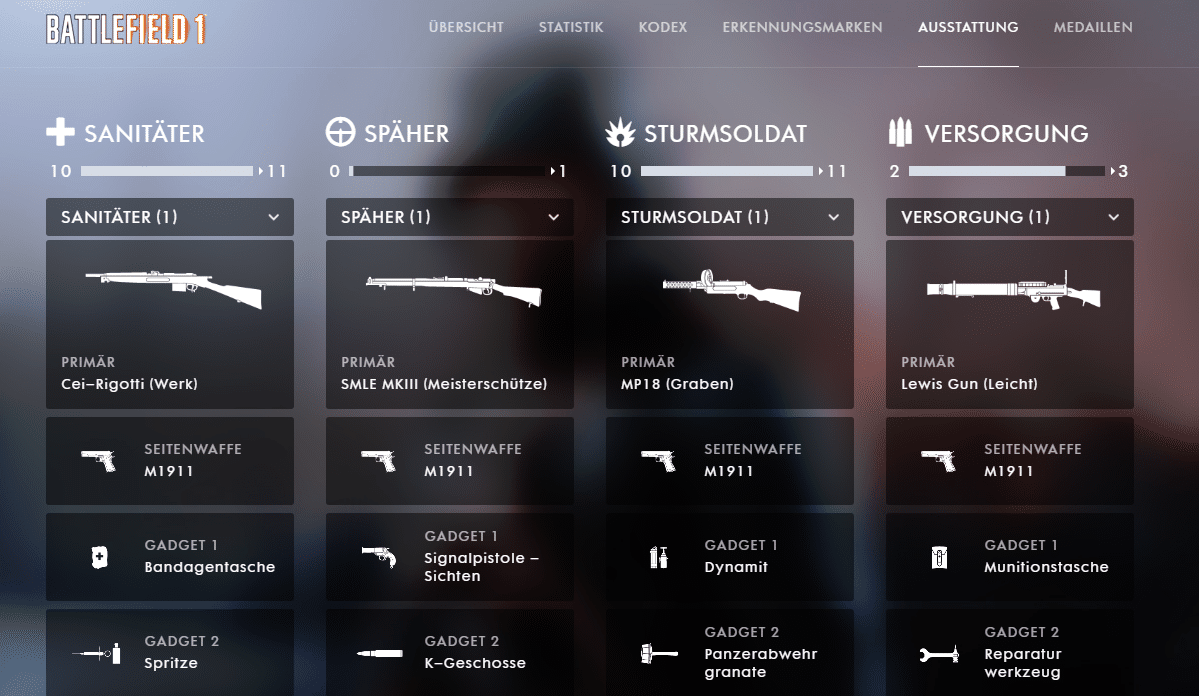Pick the Lewis Gun (Leicht) primary slot
Image resolution: width=1199 pixels, height=696 pixels.
(x=1010, y=324)
